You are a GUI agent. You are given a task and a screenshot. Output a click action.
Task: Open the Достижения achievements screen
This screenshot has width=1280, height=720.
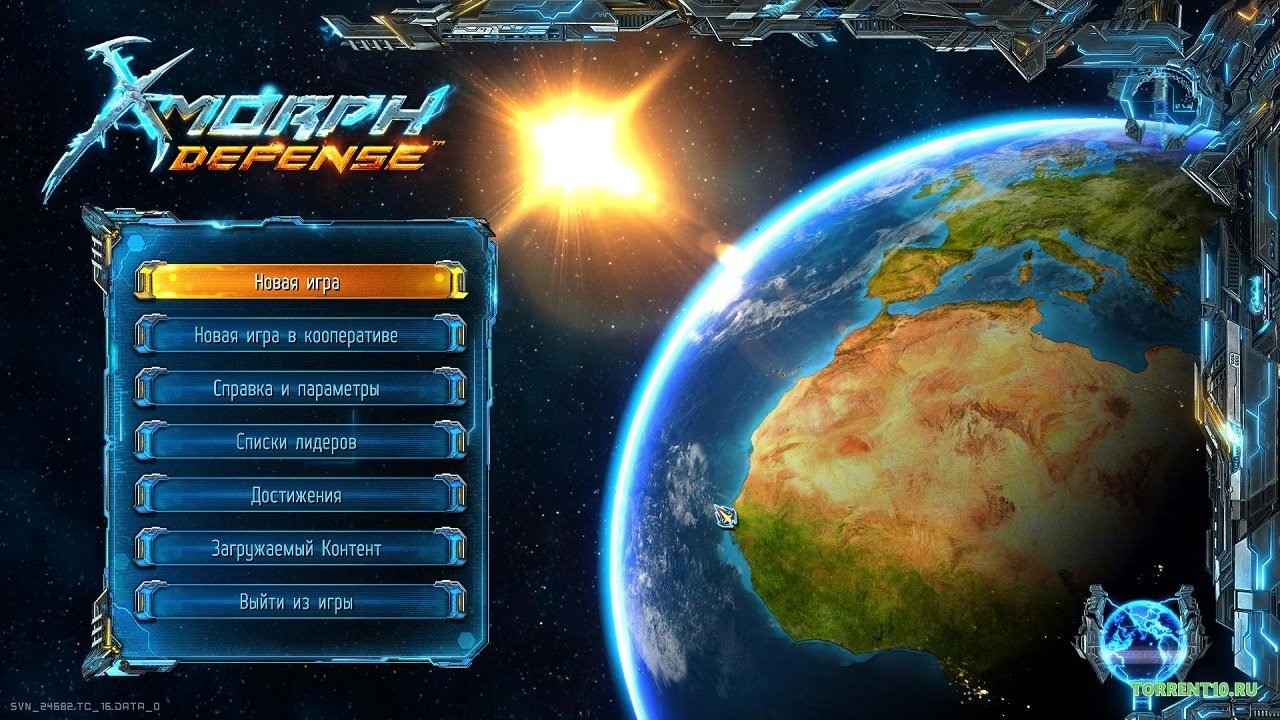(302, 495)
